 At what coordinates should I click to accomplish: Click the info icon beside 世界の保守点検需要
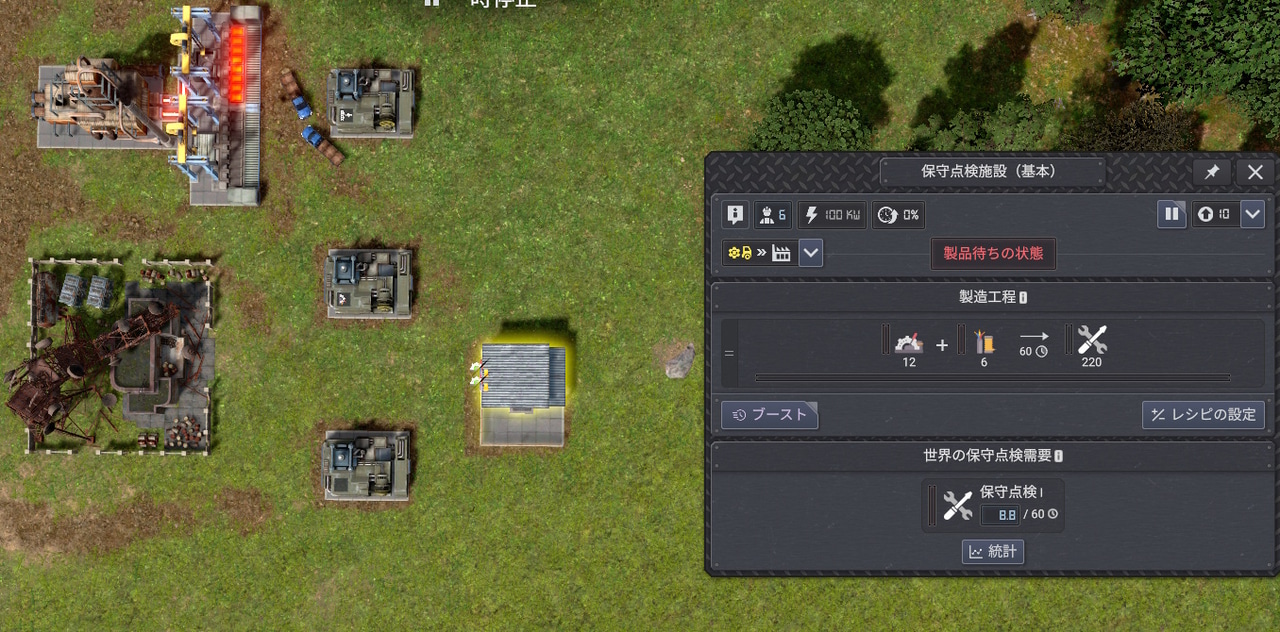(x=1058, y=456)
